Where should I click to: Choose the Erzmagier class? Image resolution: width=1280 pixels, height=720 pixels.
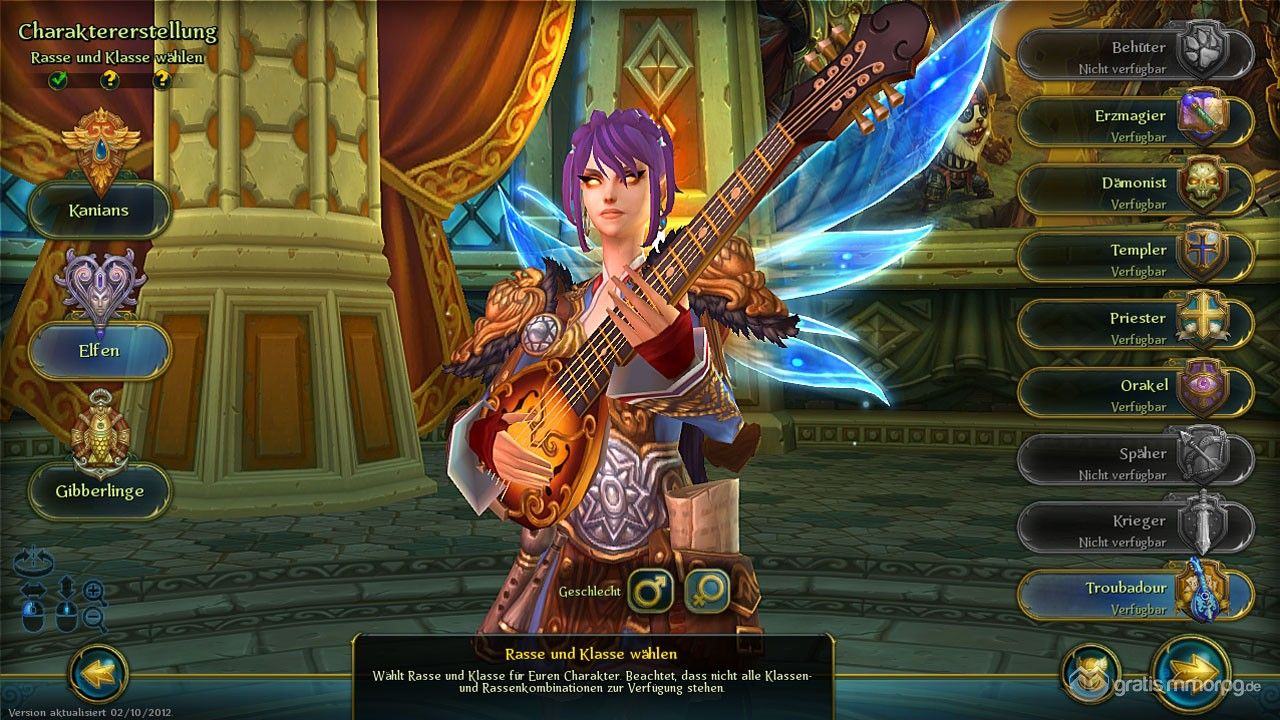pos(1135,123)
